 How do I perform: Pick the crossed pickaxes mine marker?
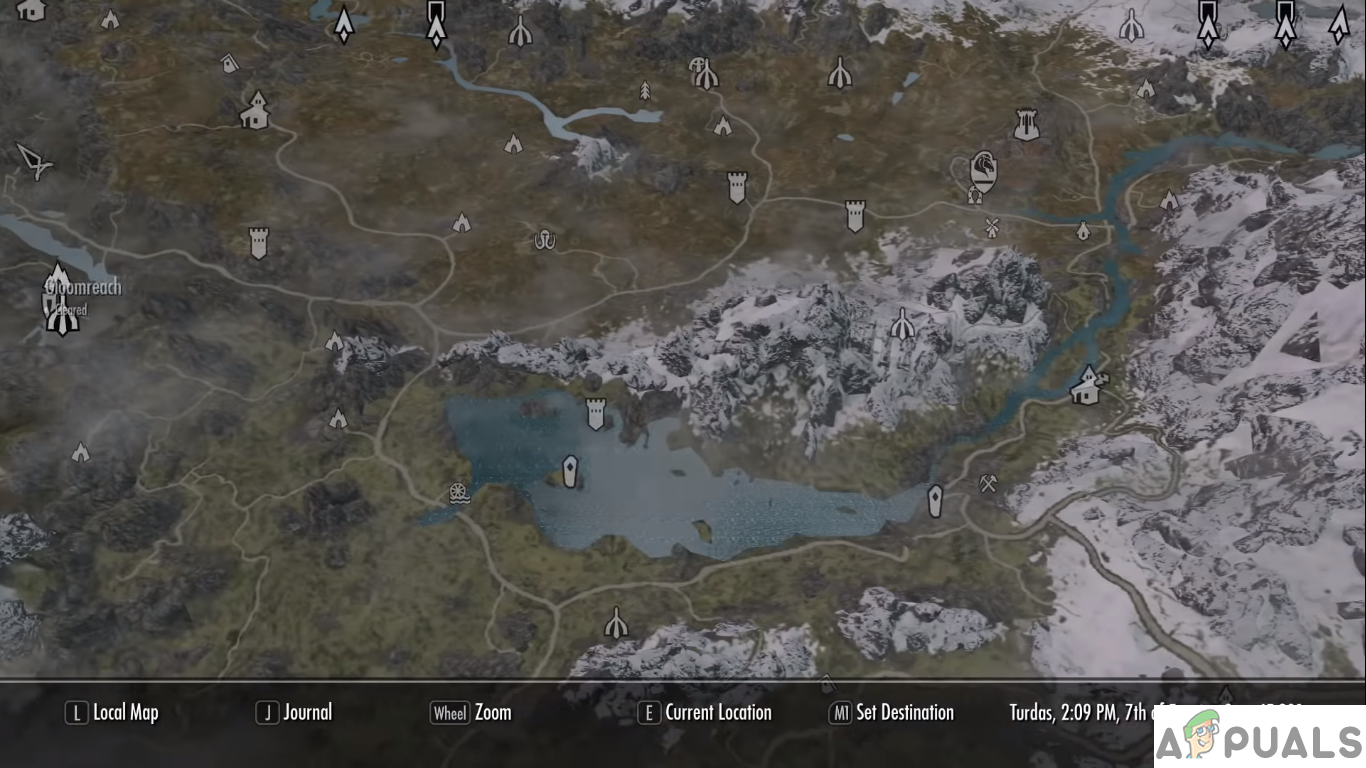pyautogui.click(x=988, y=484)
